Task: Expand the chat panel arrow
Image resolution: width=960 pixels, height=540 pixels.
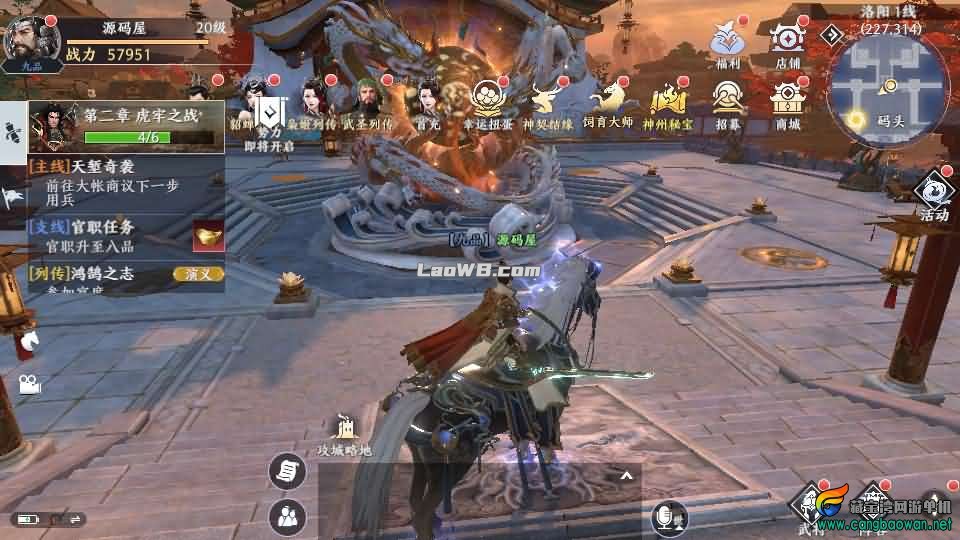Action: (x=627, y=475)
